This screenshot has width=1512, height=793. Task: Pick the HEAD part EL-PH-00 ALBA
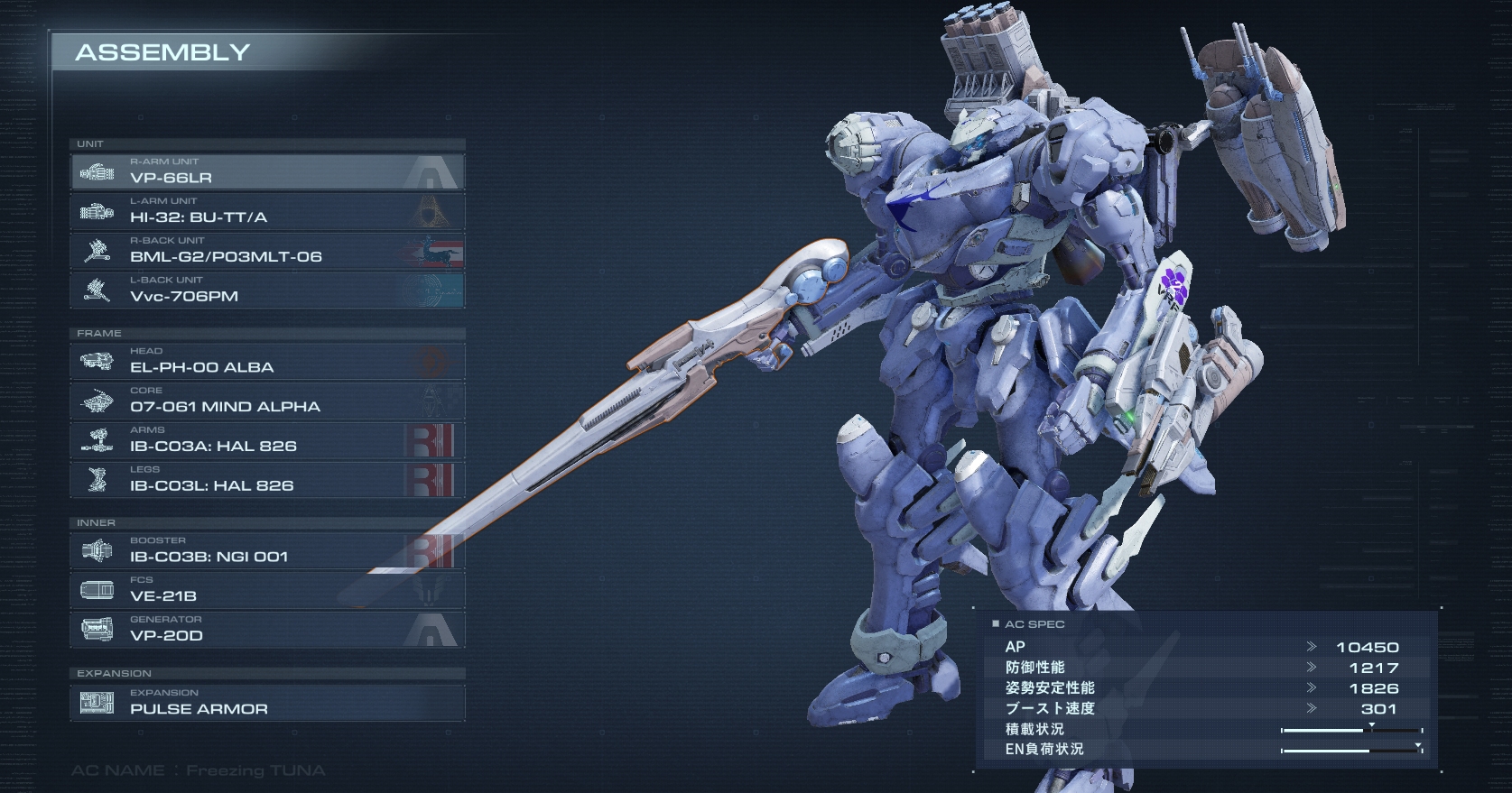[267, 361]
